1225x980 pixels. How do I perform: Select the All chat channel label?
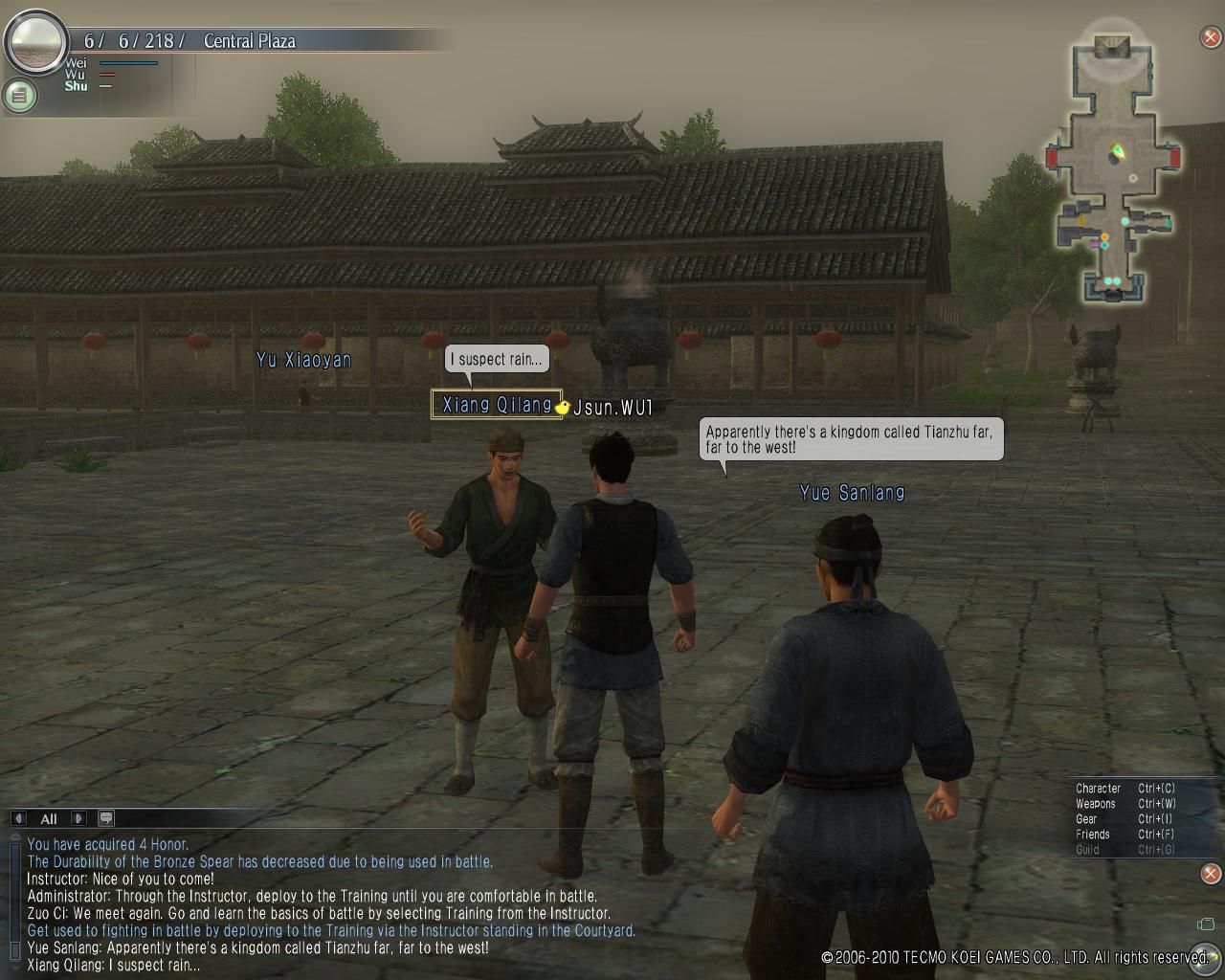[x=49, y=819]
